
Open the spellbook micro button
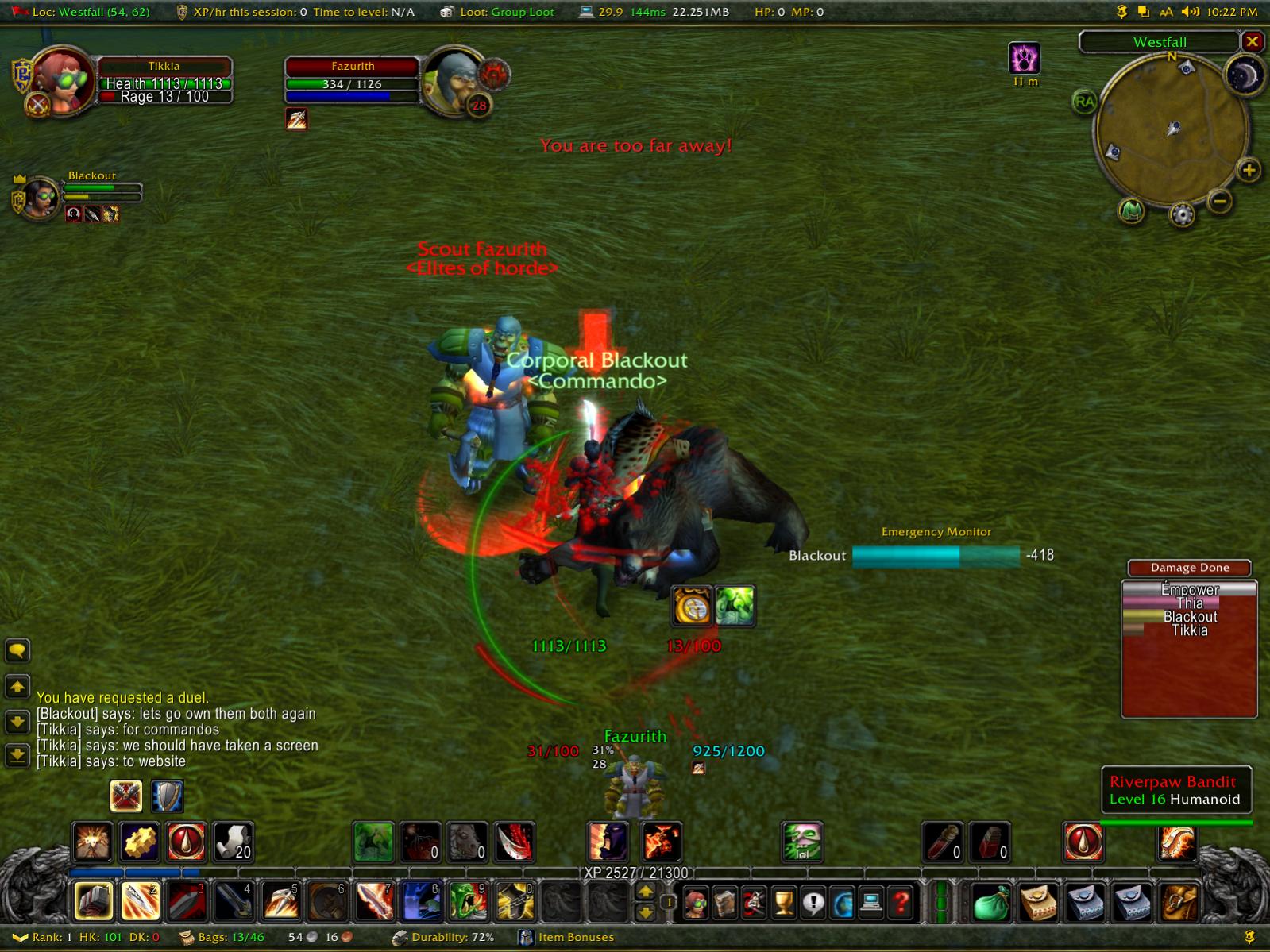(x=724, y=903)
